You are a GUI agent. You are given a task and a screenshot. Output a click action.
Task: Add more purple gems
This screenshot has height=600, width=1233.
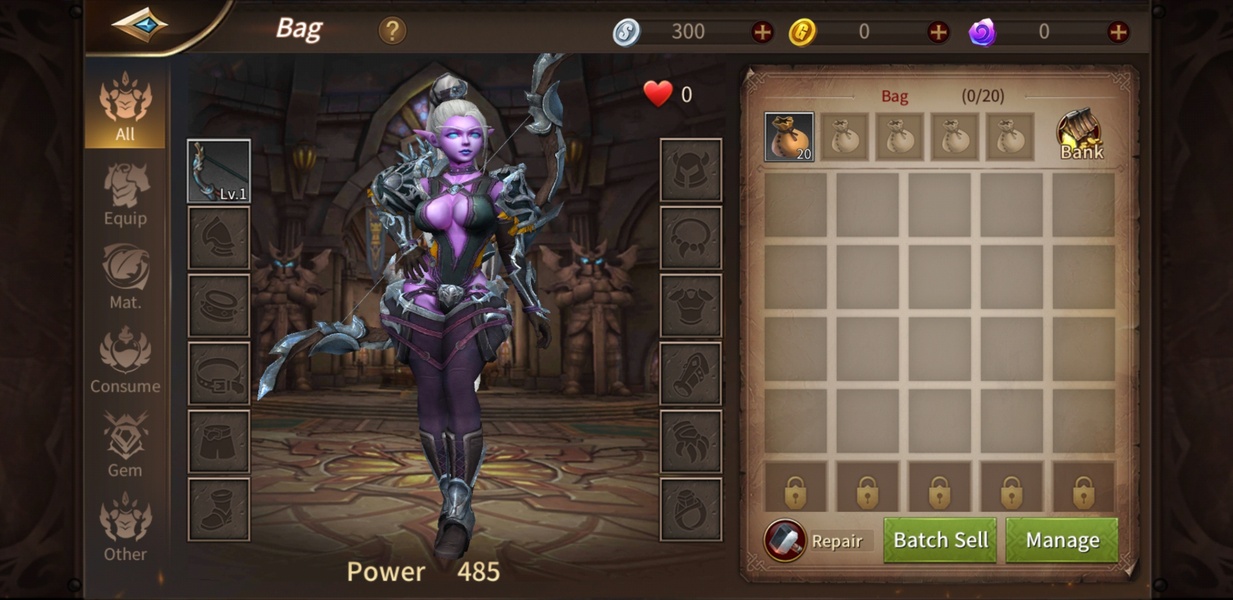click(x=1118, y=32)
